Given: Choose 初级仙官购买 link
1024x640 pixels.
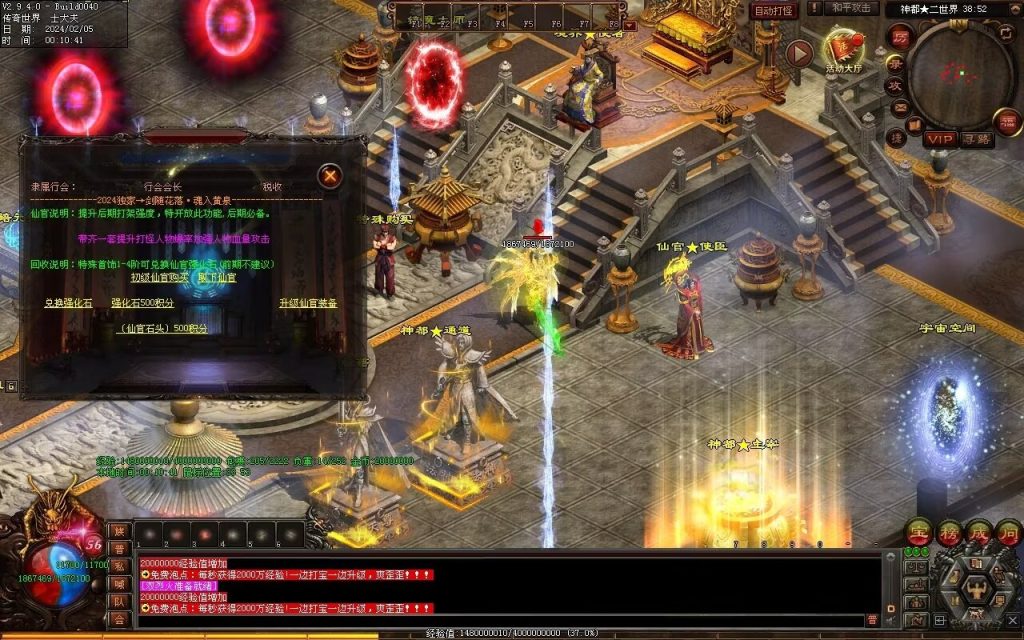Looking at the screenshot, I should pyautogui.click(x=159, y=277).
